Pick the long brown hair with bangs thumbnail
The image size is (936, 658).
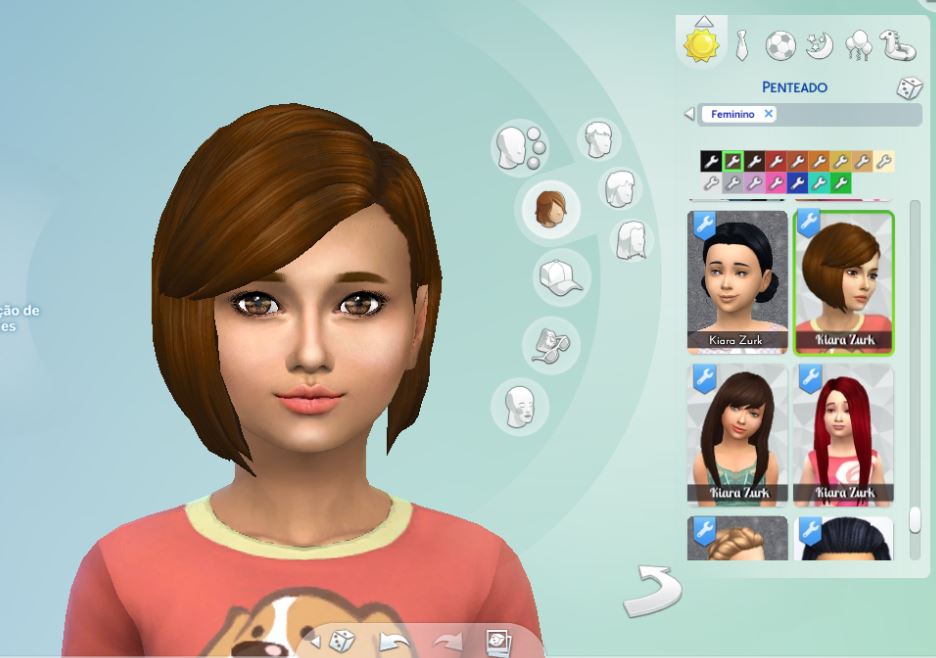click(x=738, y=435)
